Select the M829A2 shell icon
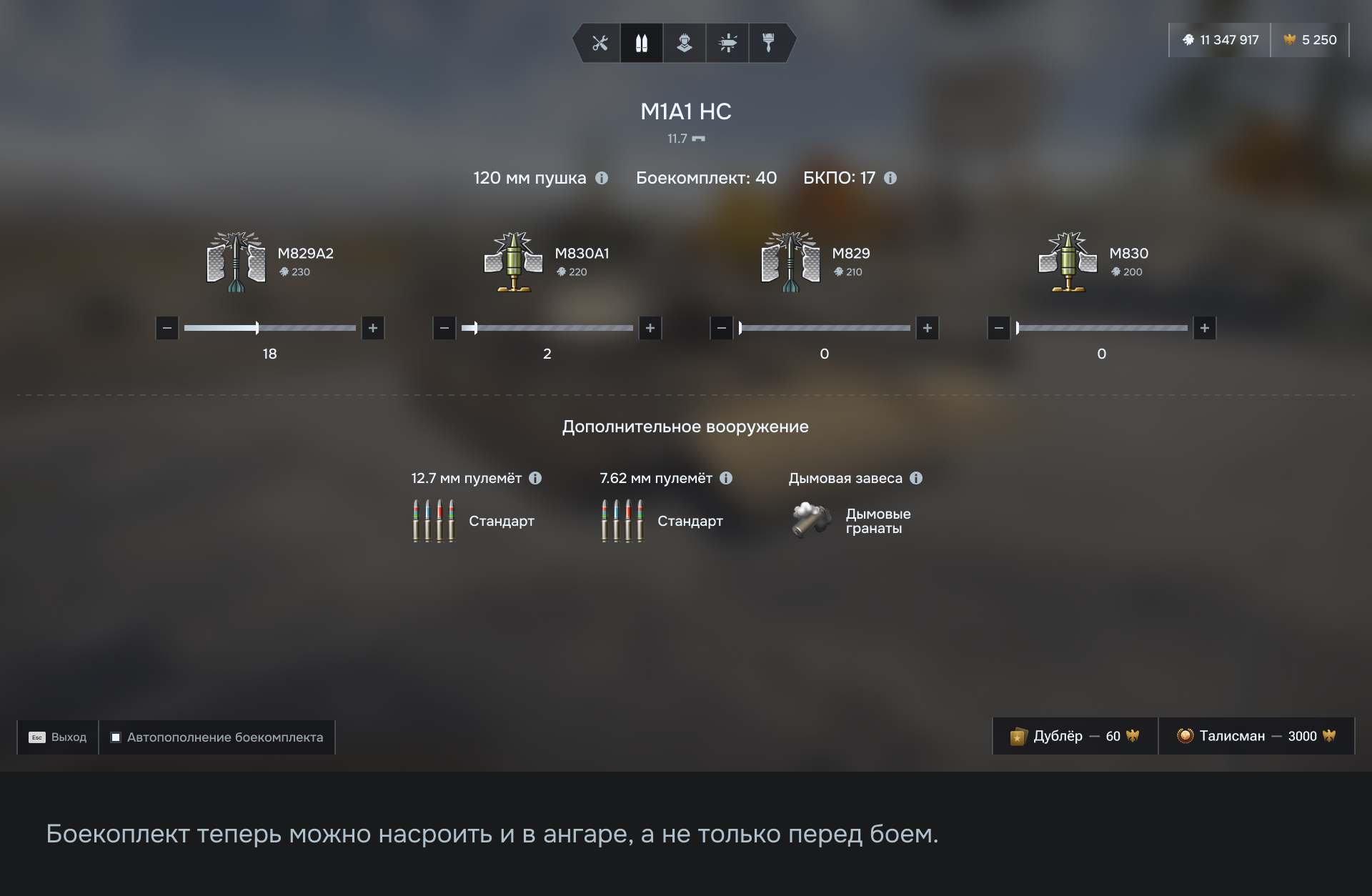The height and width of the screenshot is (896, 1372). (236, 261)
